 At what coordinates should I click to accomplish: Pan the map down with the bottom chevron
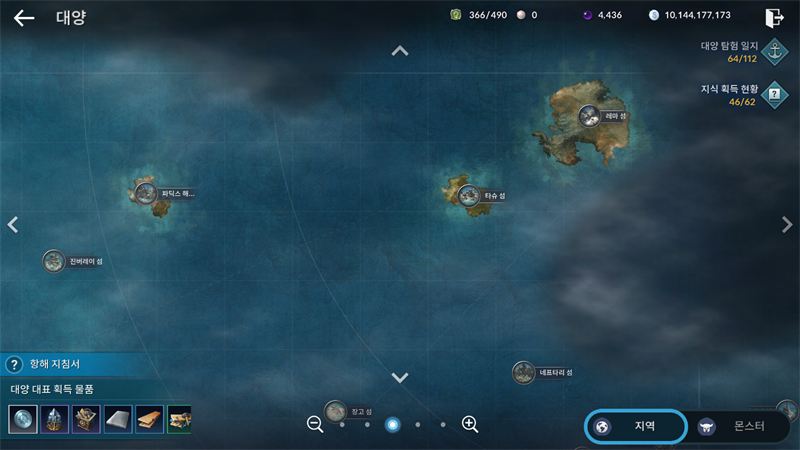(400, 378)
